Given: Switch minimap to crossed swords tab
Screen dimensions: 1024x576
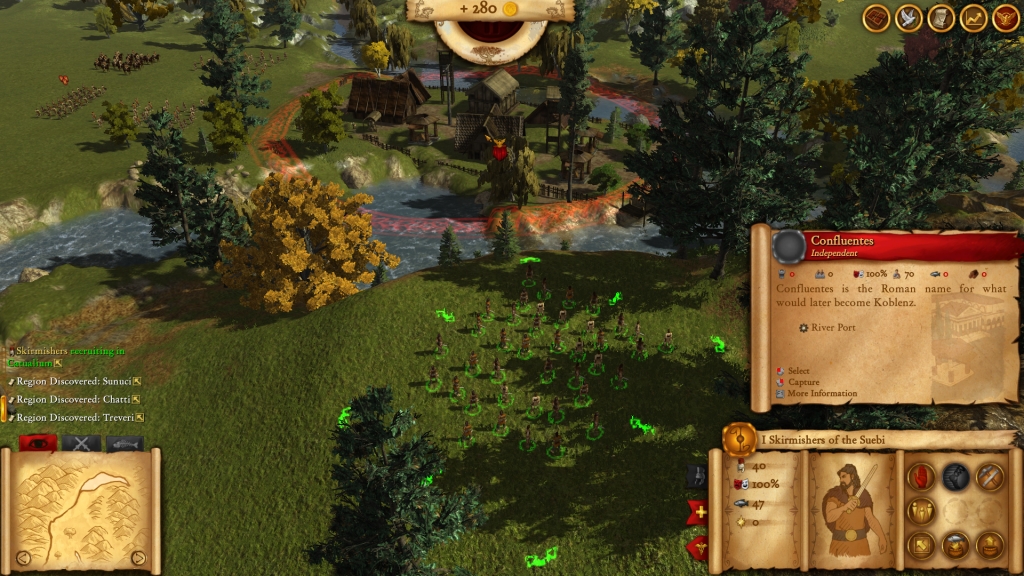Looking at the screenshot, I should click(81, 443).
